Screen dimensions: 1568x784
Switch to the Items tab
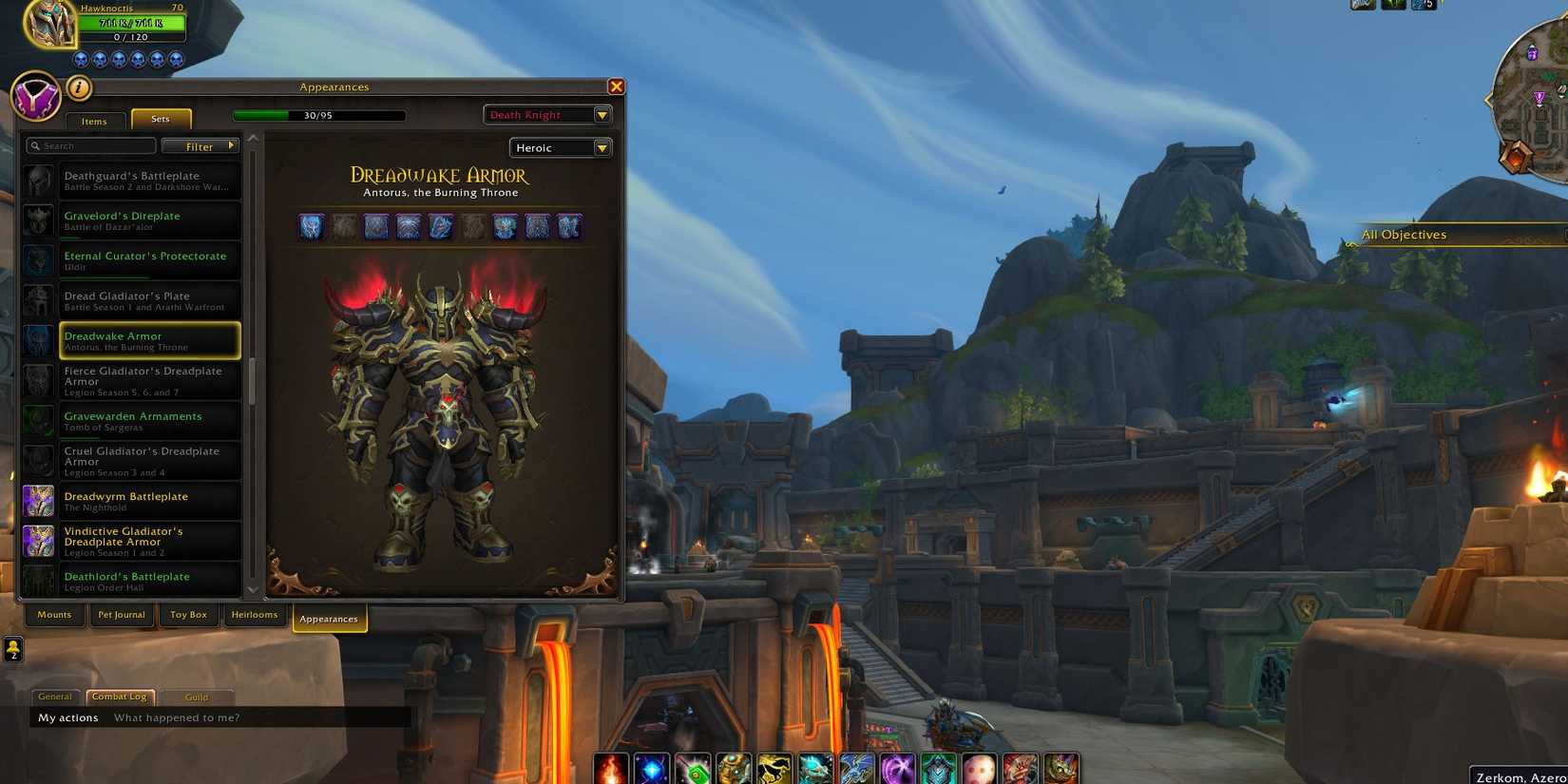click(94, 121)
